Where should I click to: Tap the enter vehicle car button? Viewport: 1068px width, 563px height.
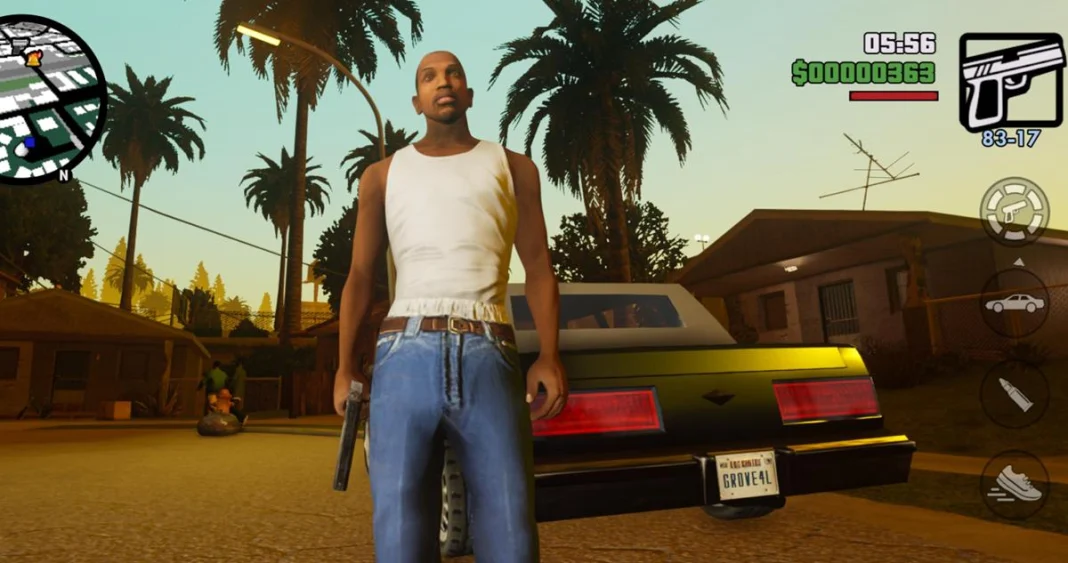tap(1014, 302)
